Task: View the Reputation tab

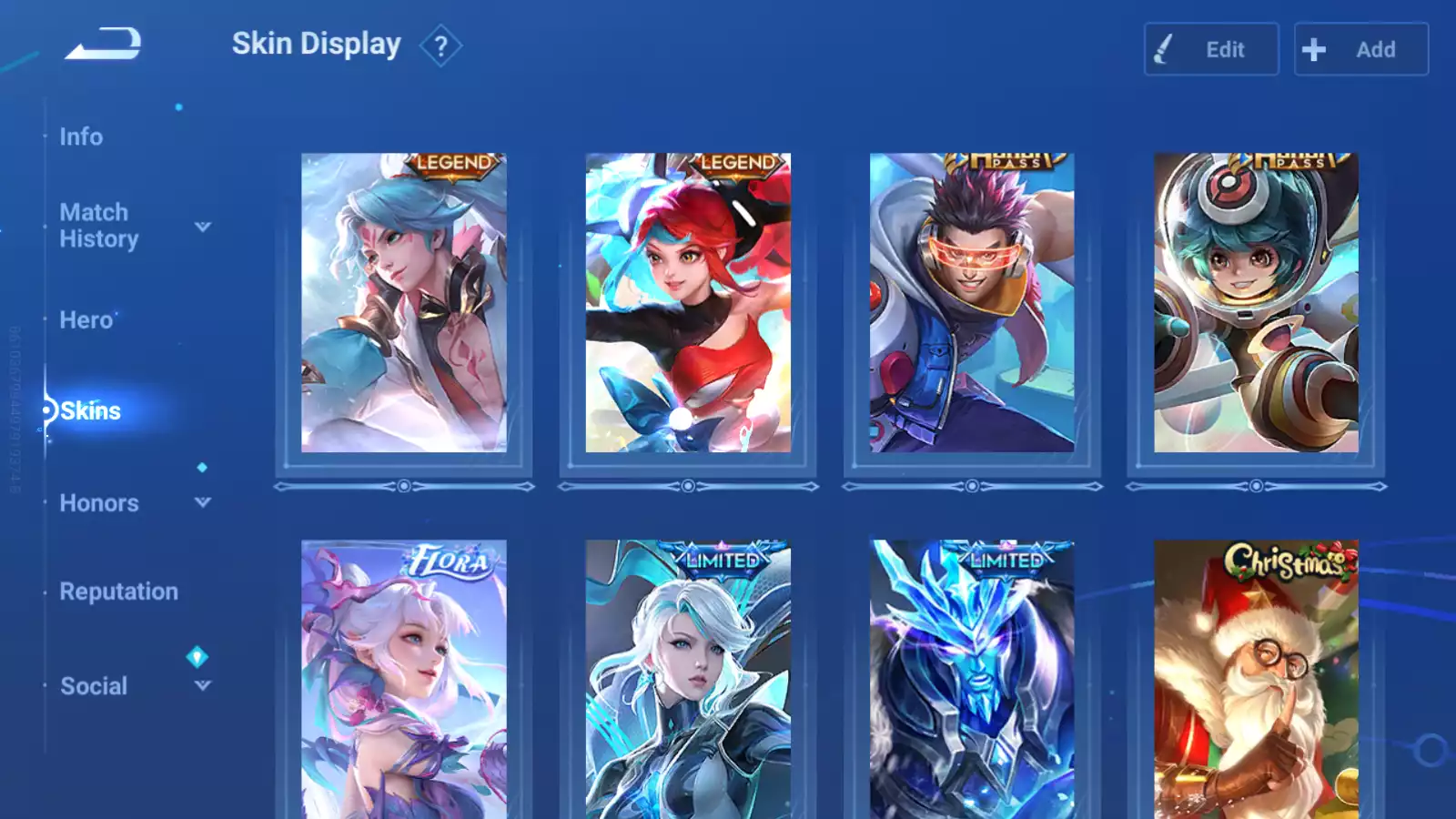Action: tap(118, 591)
